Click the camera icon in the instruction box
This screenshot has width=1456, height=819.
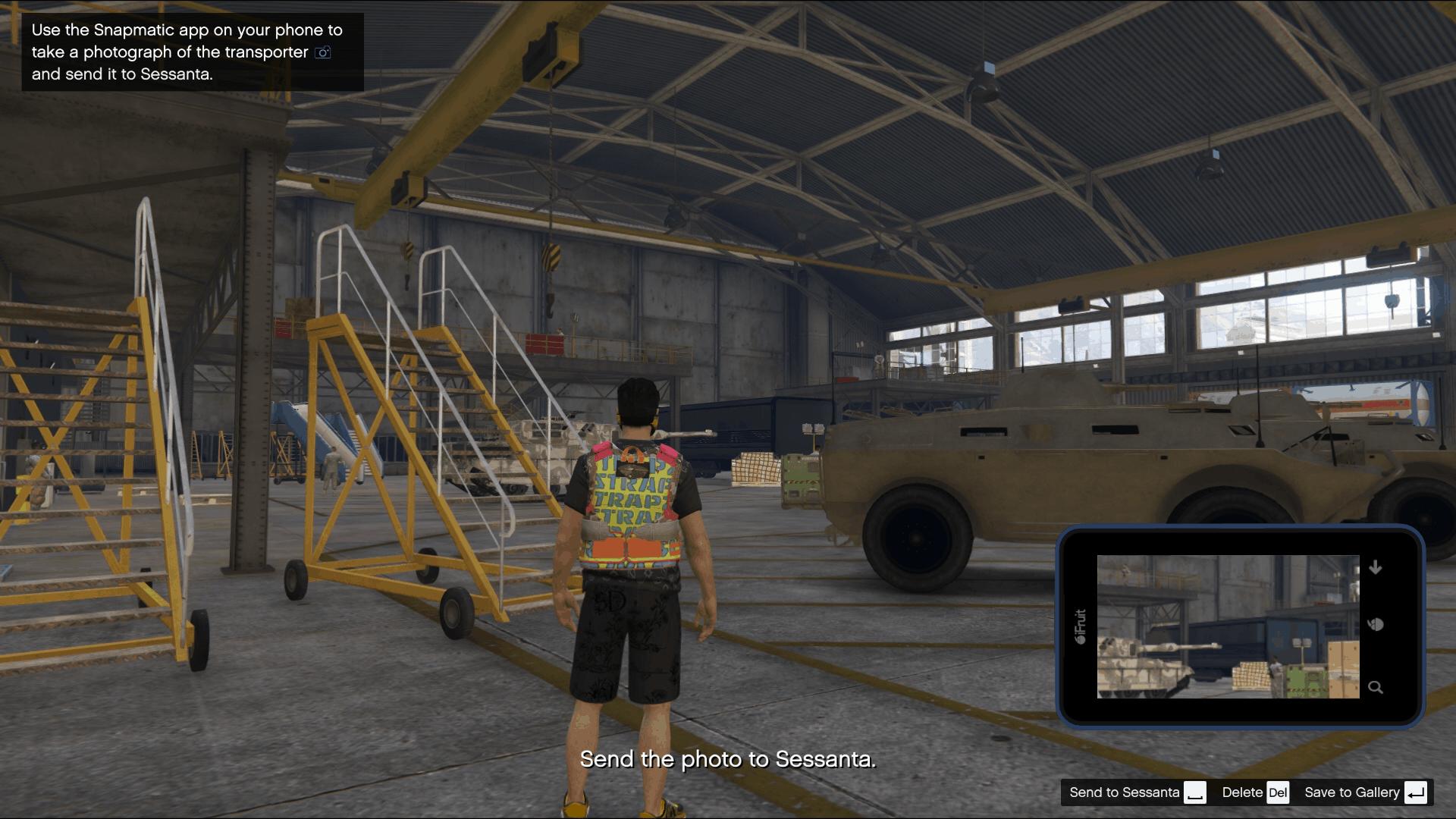point(322,53)
